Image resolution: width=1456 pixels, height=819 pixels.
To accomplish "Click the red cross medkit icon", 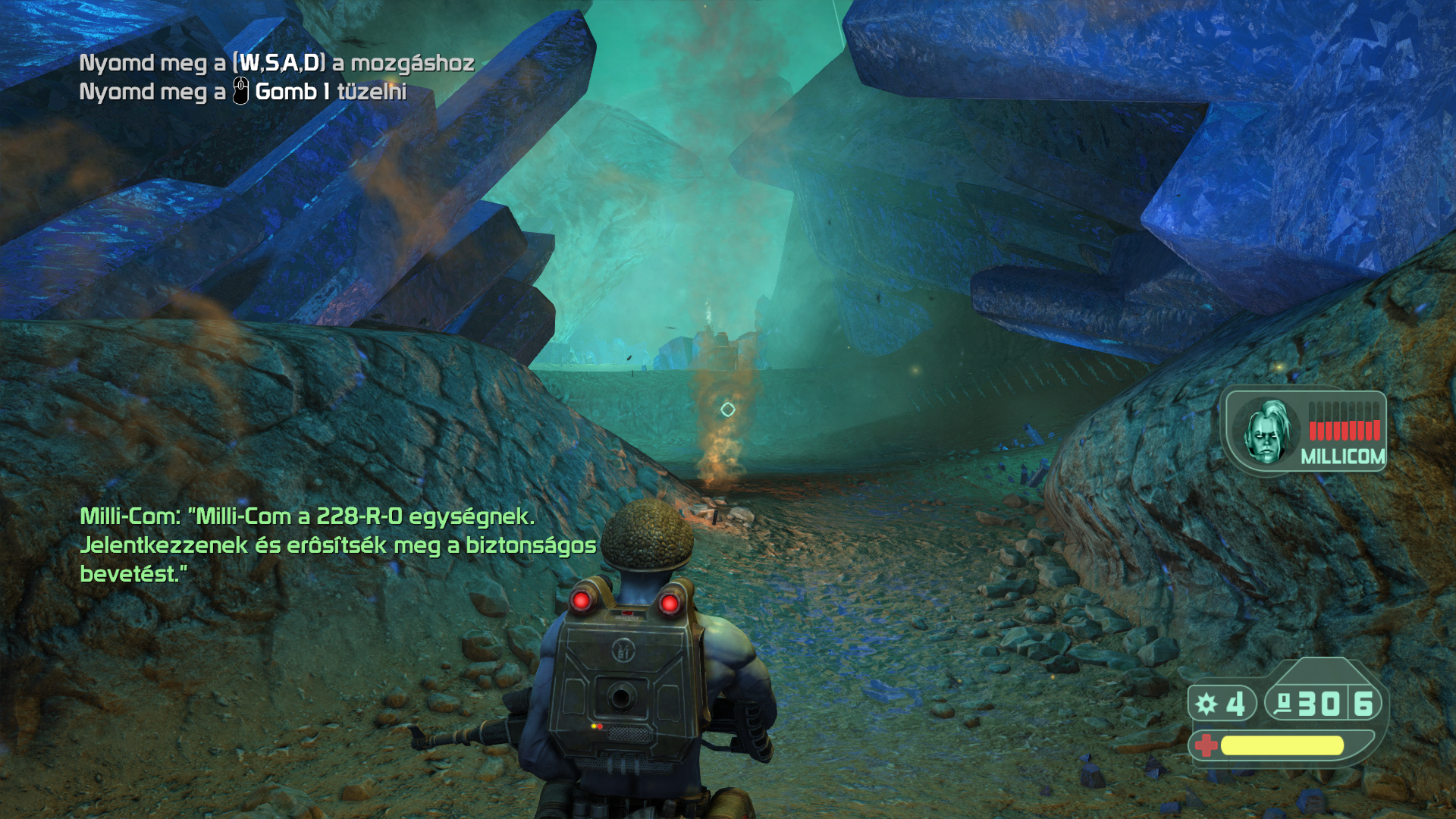I will tap(1205, 745).
